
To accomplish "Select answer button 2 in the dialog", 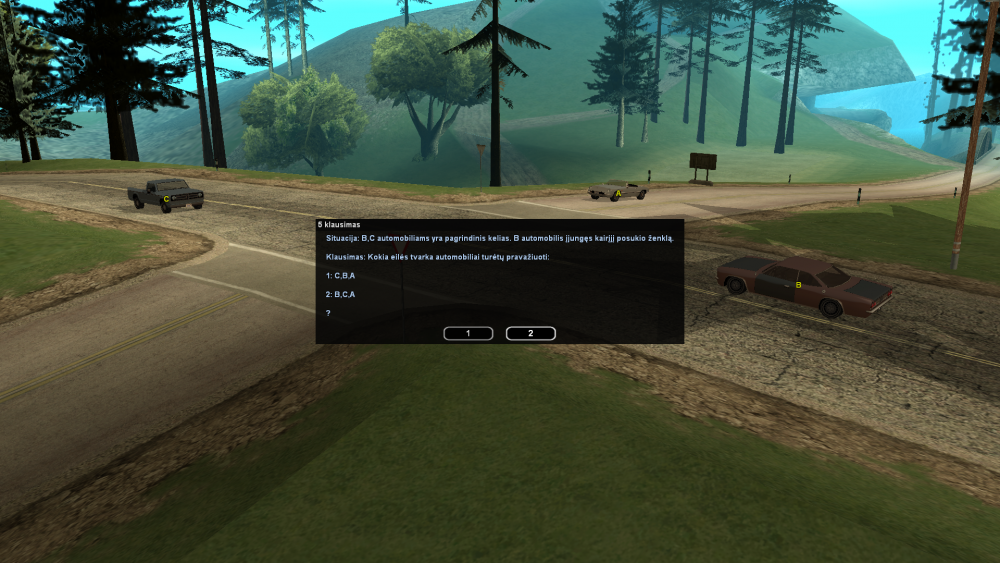I will coord(531,333).
